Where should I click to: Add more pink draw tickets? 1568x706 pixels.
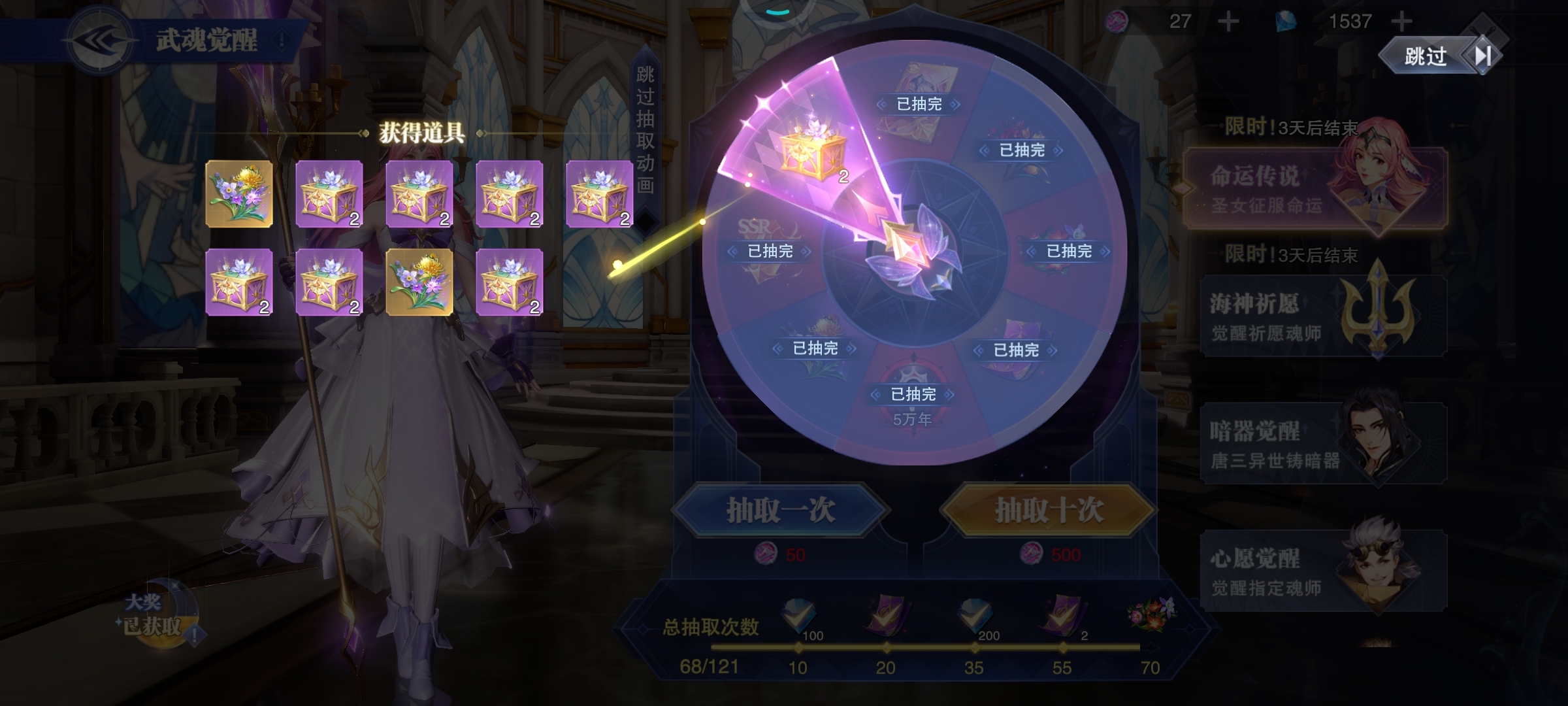tap(1228, 22)
